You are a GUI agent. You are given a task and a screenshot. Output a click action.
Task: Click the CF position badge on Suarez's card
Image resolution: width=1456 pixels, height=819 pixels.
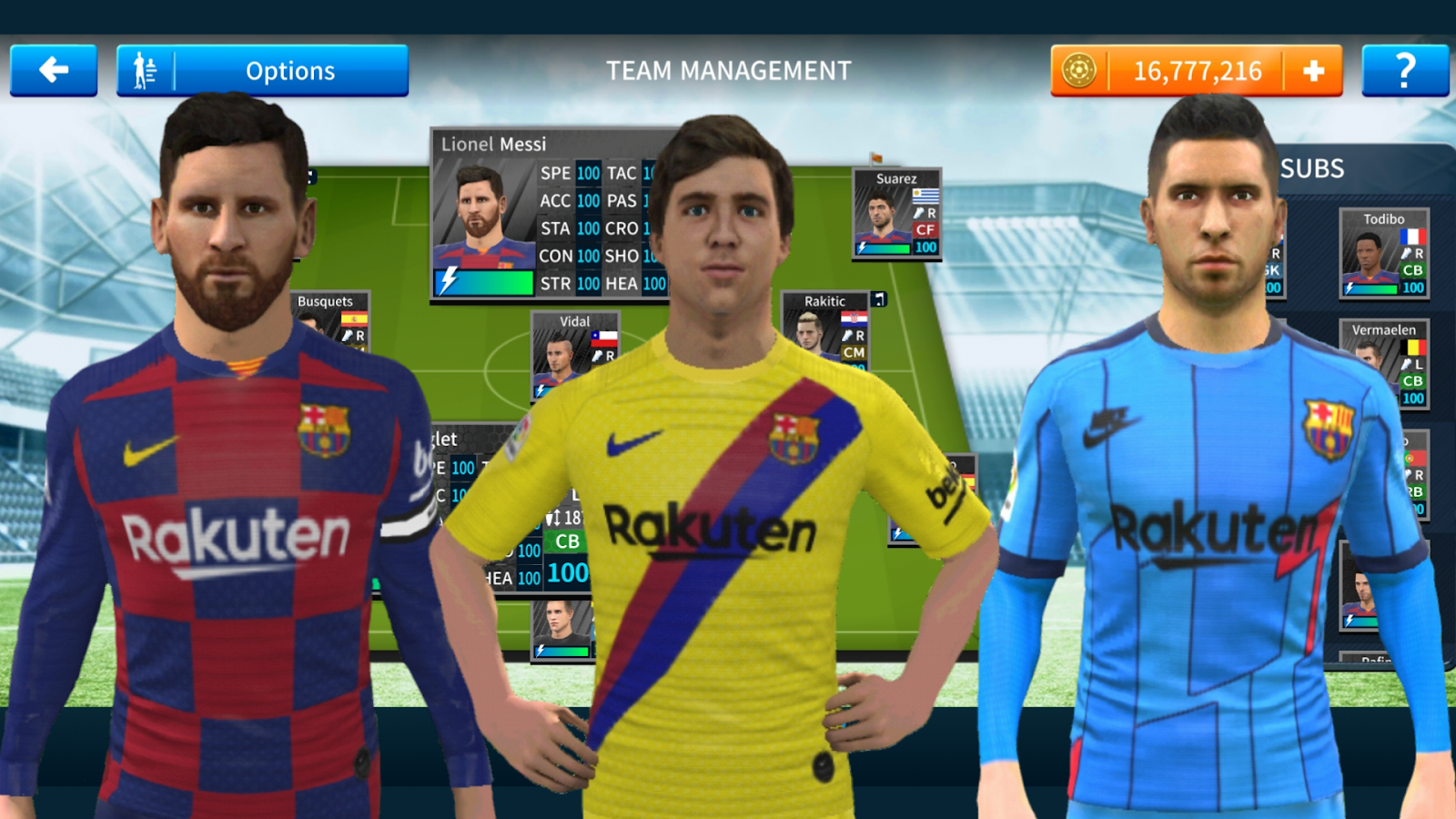[x=925, y=229]
